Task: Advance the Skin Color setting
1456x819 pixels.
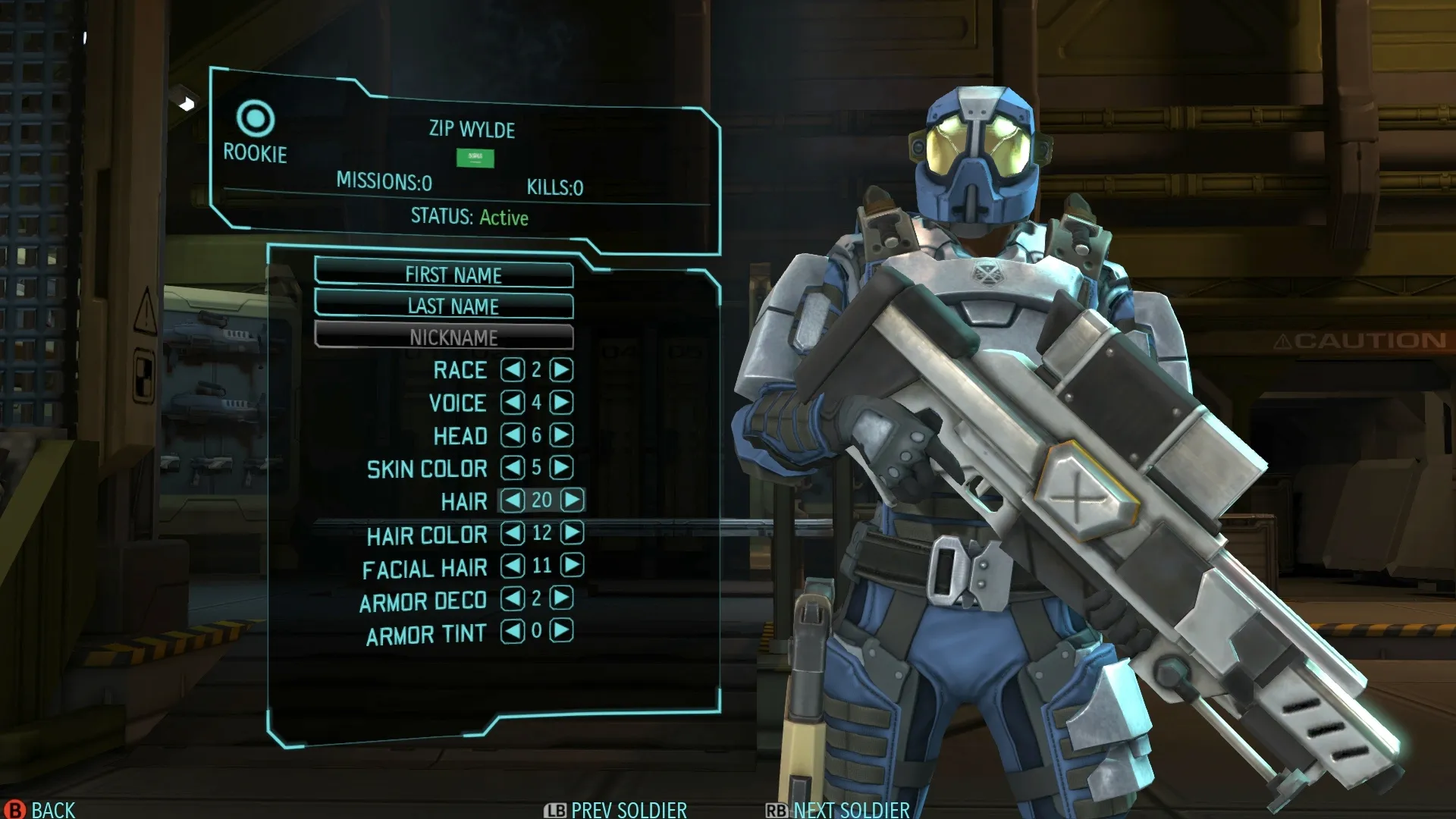Action: pyautogui.click(x=561, y=468)
